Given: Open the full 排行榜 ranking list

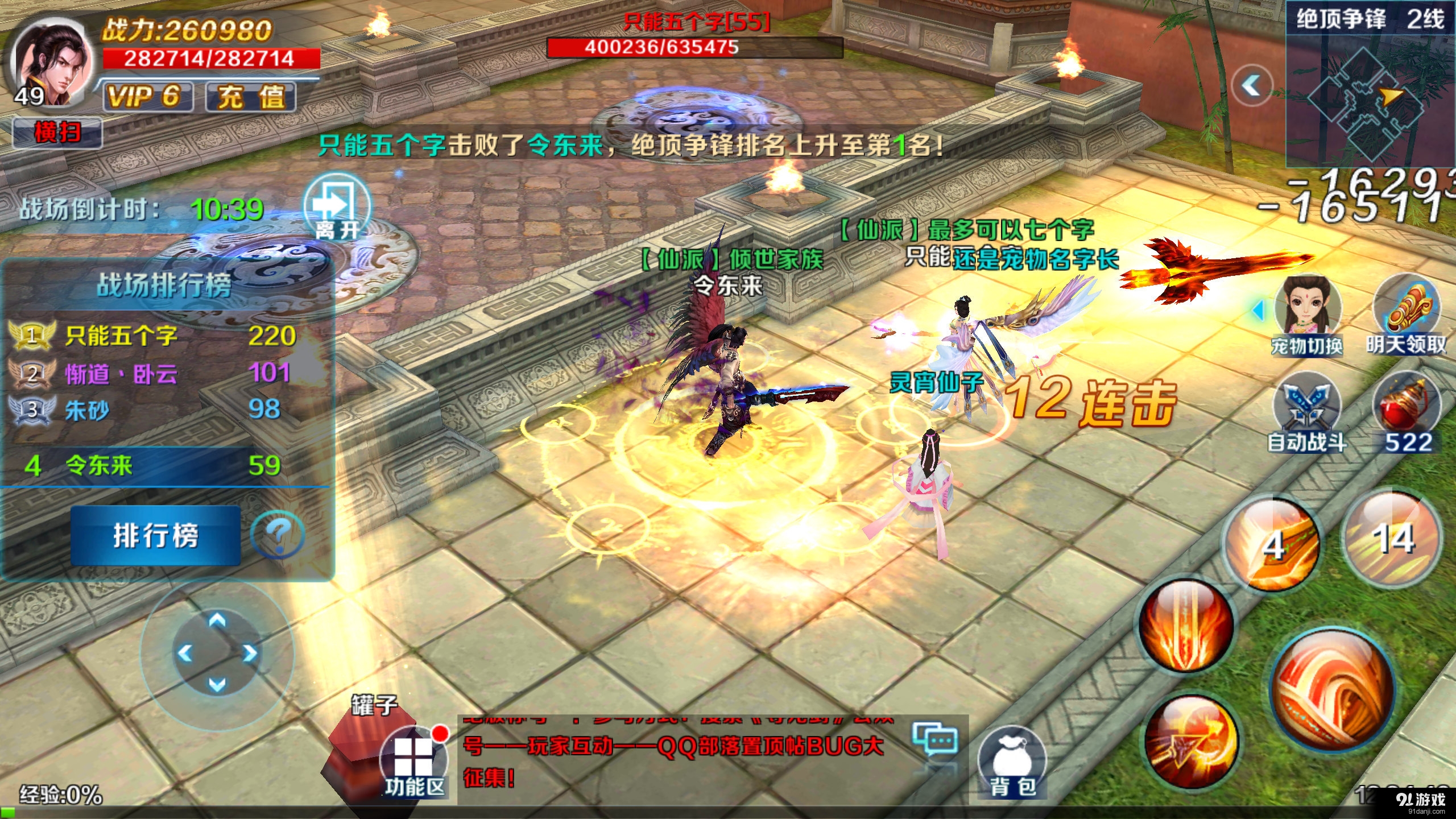Looking at the screenshot, I should coord(155,535).
